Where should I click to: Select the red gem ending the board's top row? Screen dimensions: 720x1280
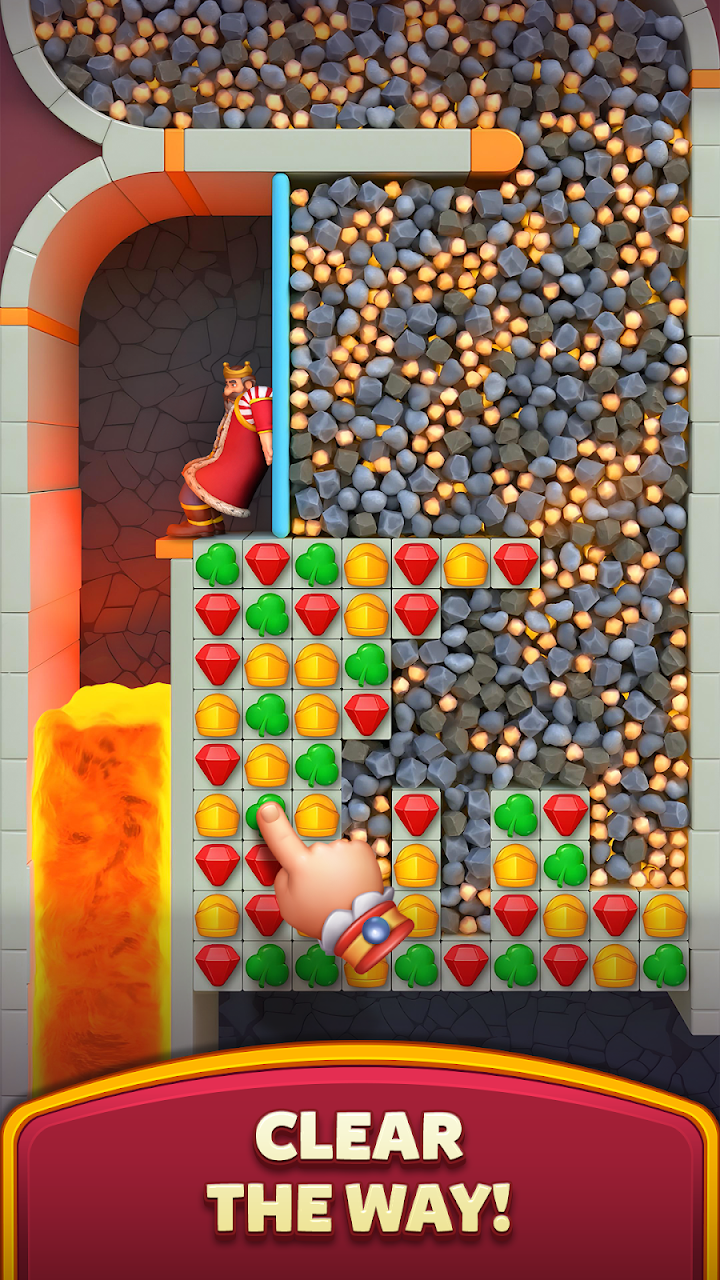point(516,564)
